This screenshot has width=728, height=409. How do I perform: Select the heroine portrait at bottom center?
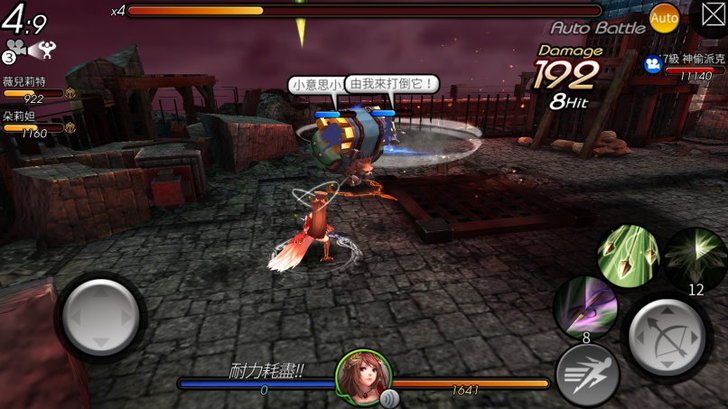(x=363, y=375)
